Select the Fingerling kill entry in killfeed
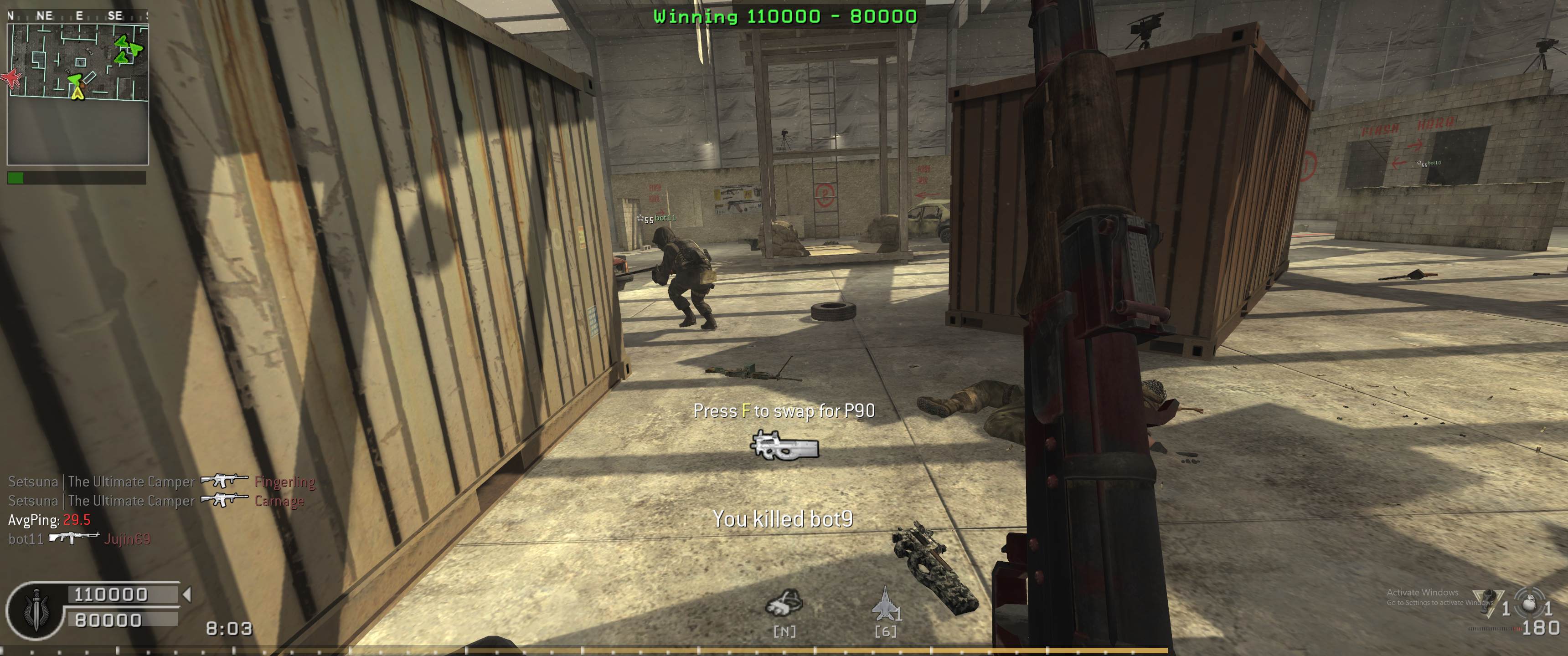 point(161,482)
